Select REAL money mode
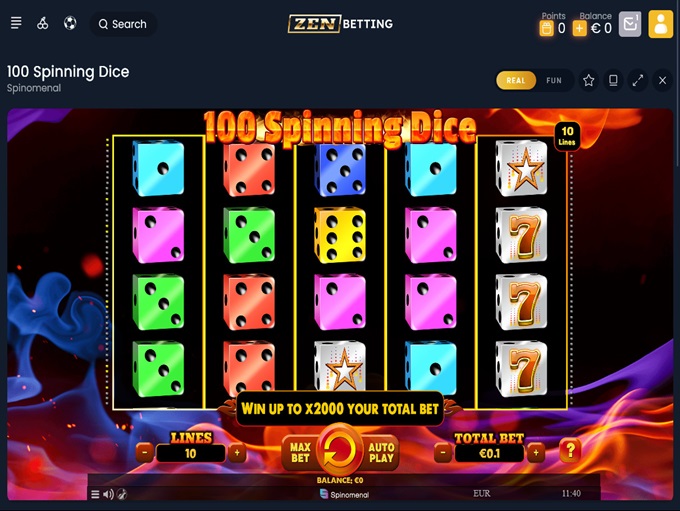The image size is (680, 511). click(x=516, y=81)
